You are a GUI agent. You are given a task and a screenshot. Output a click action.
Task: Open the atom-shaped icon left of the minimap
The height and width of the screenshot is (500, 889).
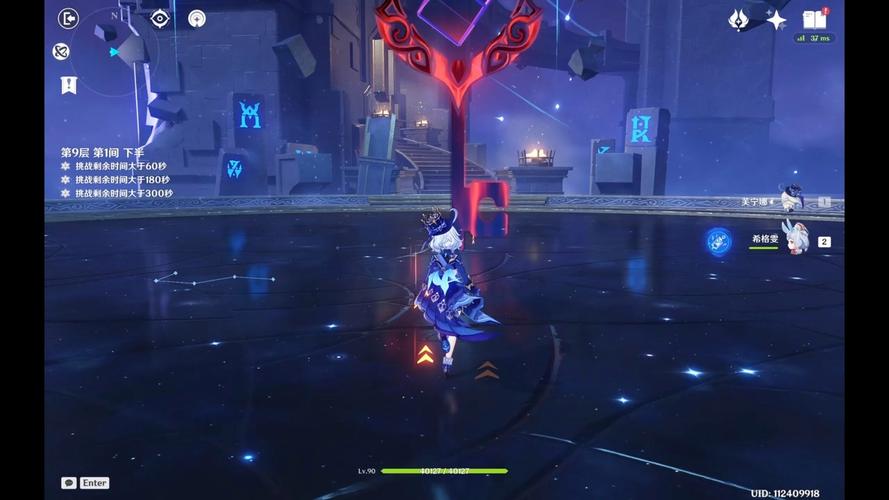62,51
